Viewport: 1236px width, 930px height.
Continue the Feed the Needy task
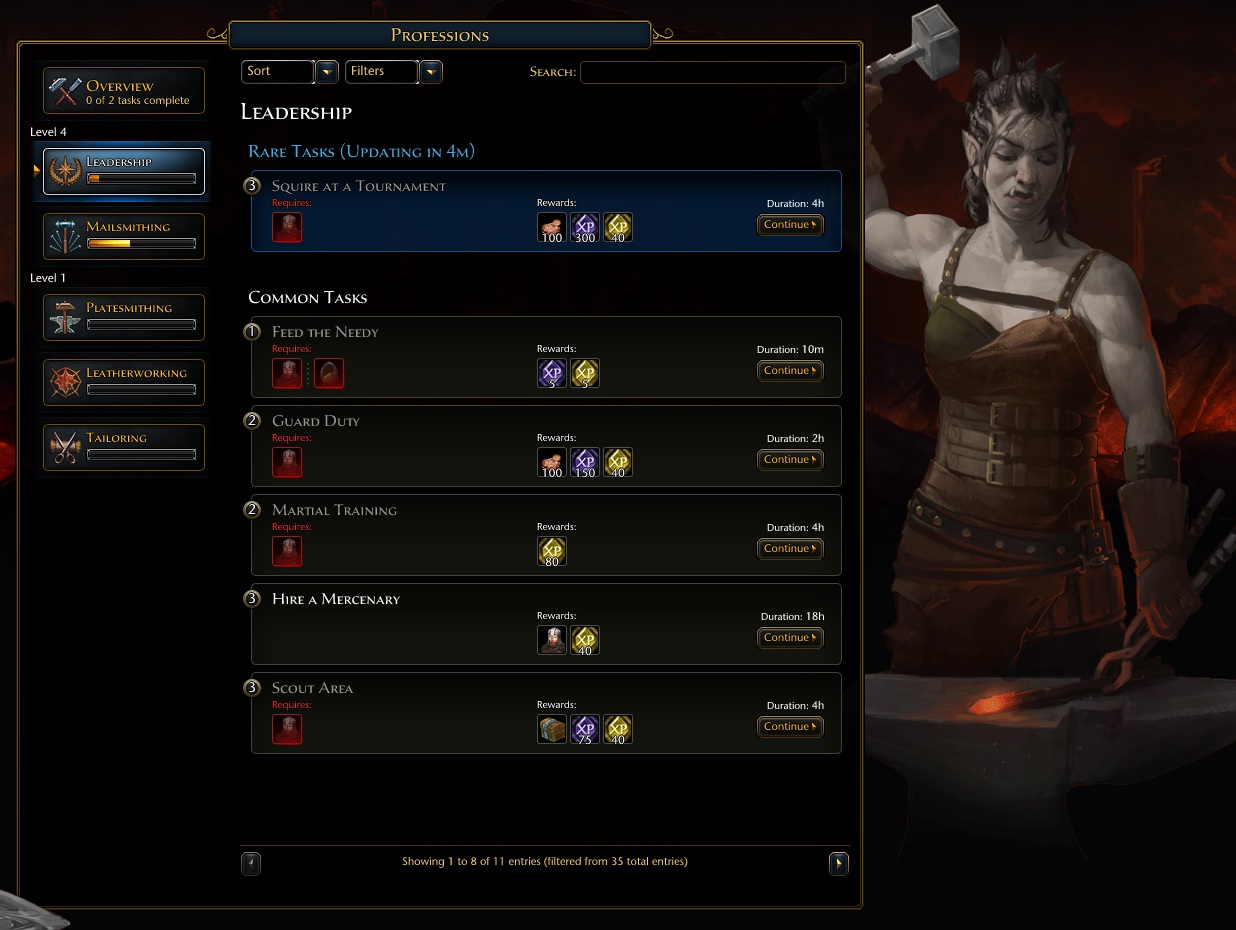(790, 371)
